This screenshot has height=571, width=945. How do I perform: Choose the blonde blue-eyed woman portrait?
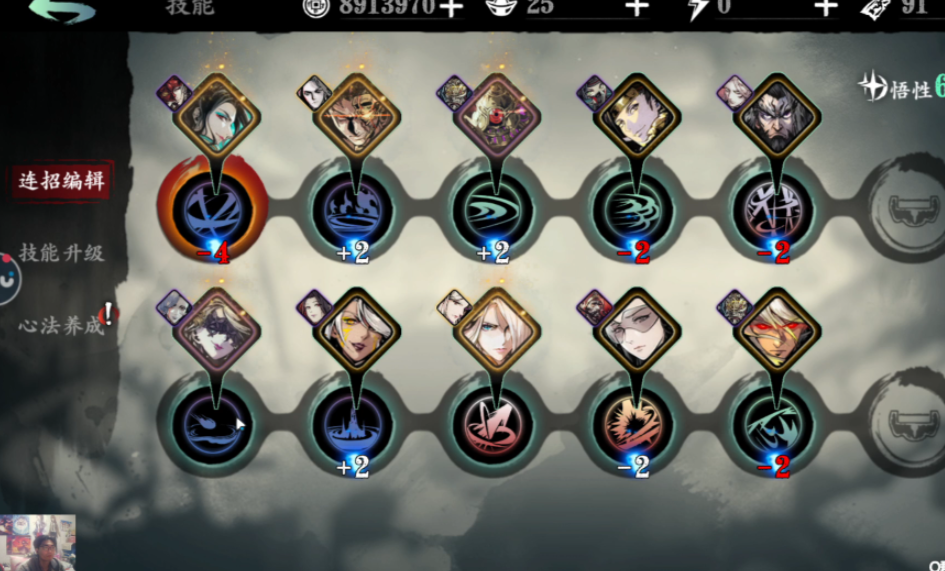tap(497, 330)
